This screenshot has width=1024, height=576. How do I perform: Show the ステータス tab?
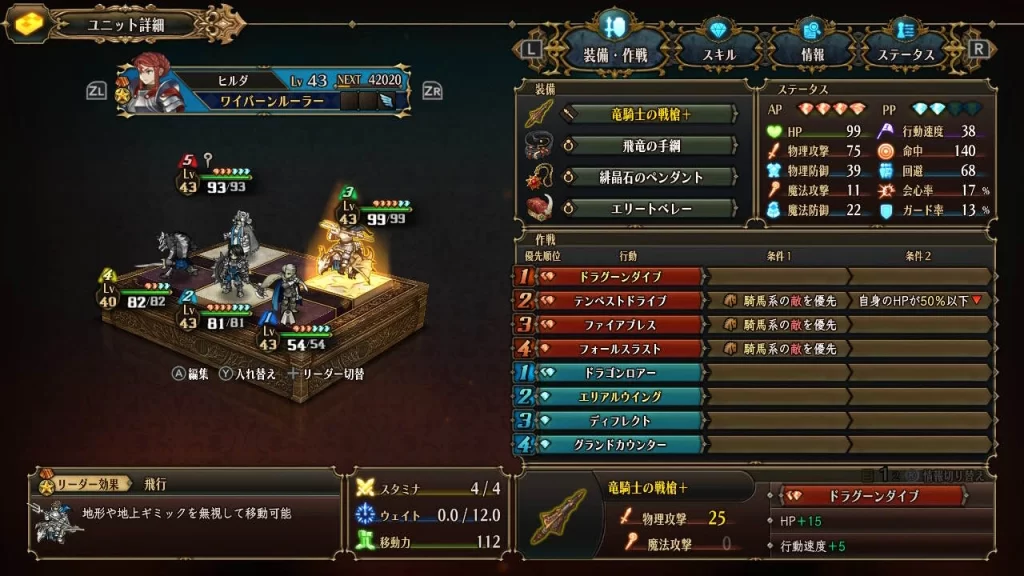tap(907, 51)
